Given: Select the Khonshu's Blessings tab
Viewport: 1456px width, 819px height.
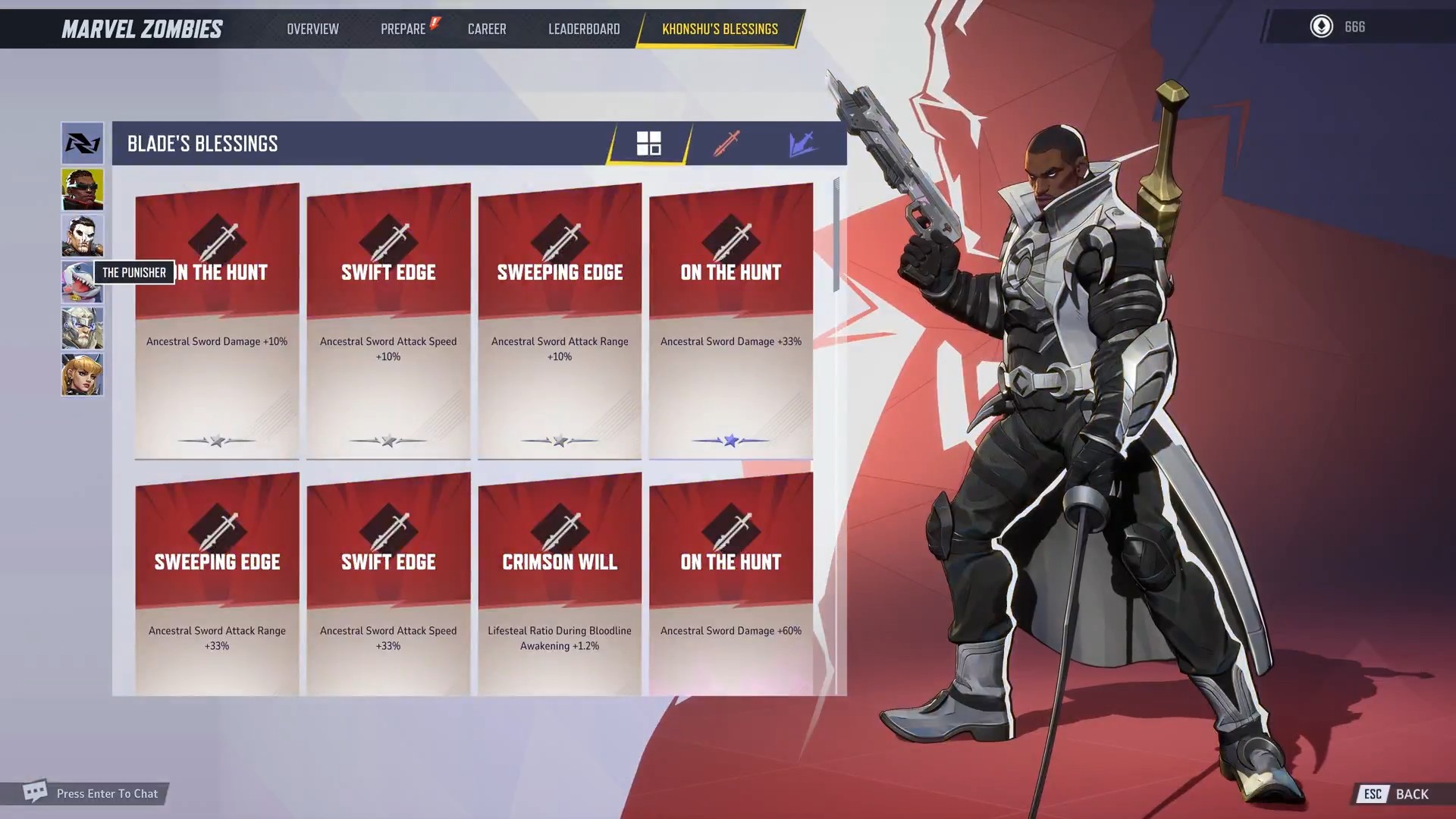Looking at the screenshot, I should tap(720, 29).
